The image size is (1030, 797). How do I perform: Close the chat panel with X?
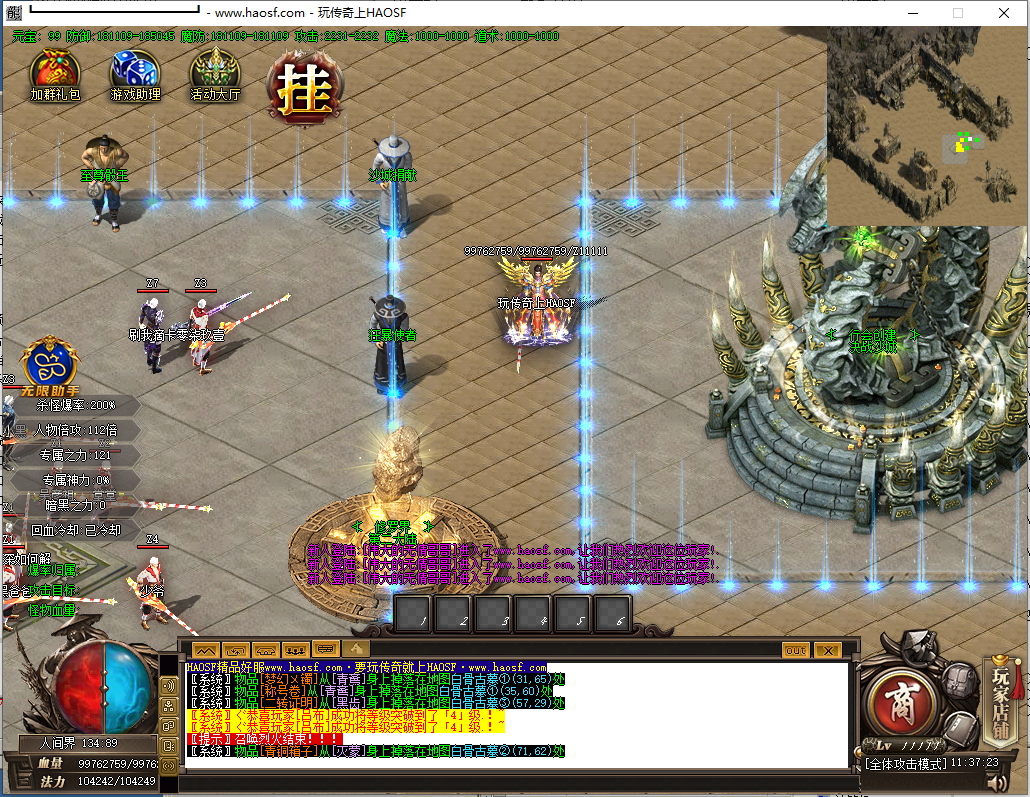[827, 651]
